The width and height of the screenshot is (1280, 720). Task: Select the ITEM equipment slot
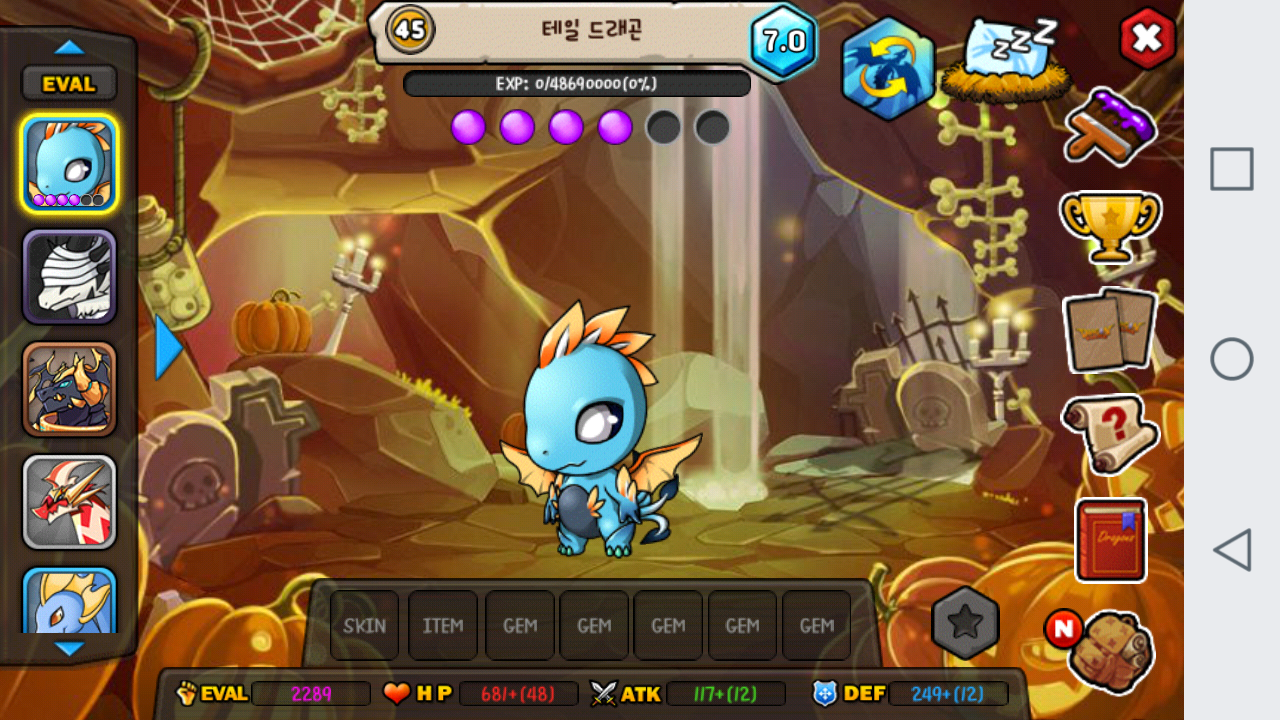(443, 625)
